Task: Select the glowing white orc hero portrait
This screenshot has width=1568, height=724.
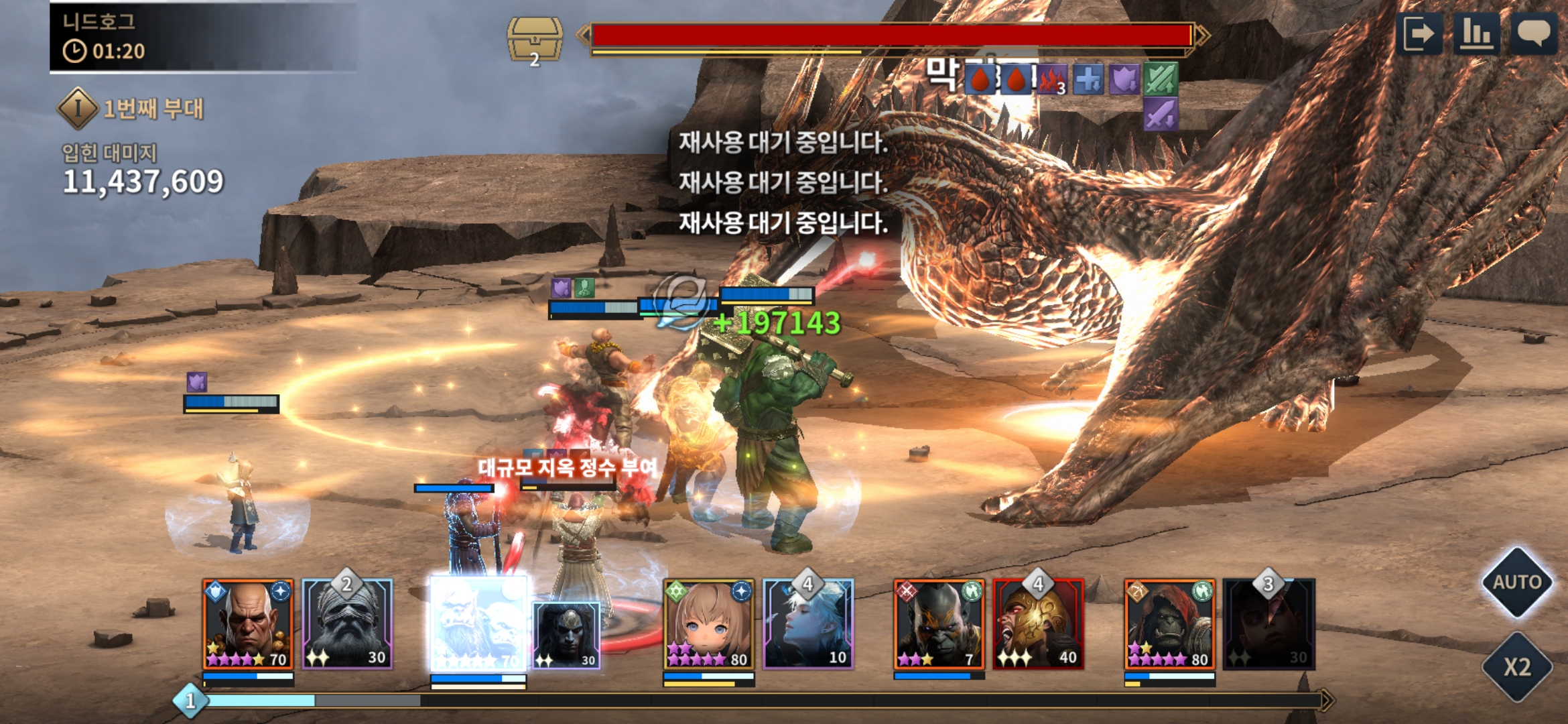Action: click(x=477, y=624)
